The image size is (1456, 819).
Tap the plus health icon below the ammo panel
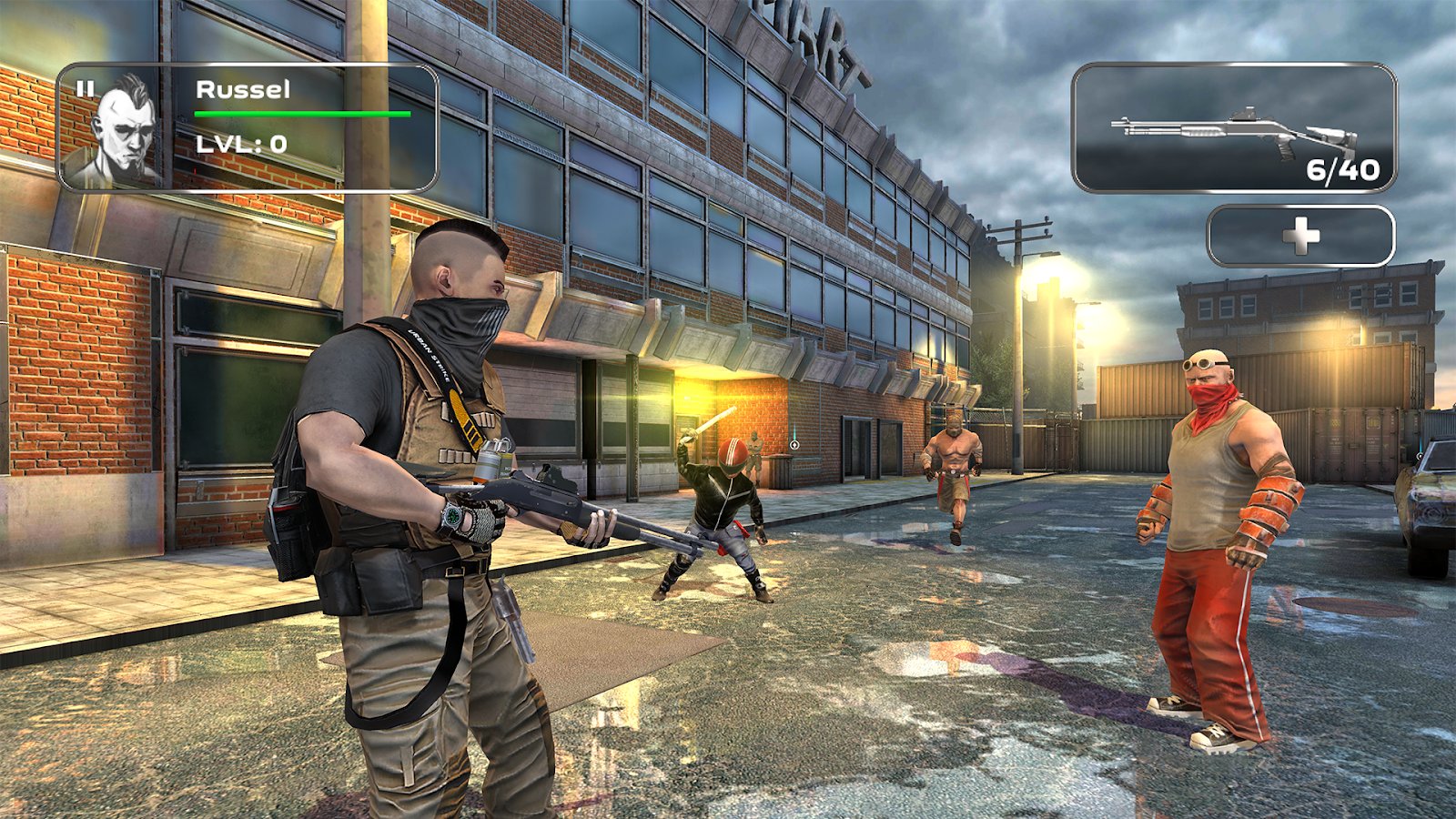pyautogui.click(x=1303, y=234)
